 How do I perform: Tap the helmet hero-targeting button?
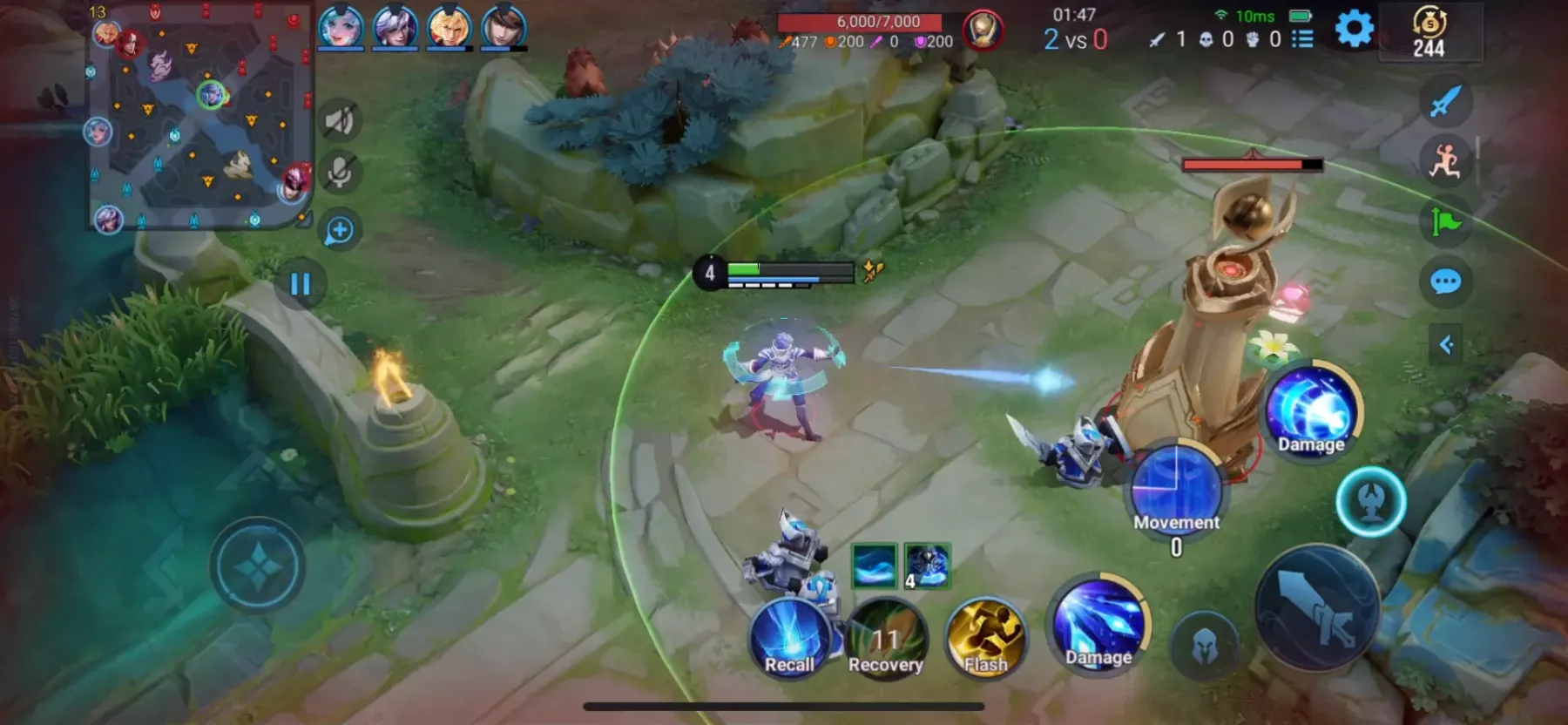[x=1205, y=646]
